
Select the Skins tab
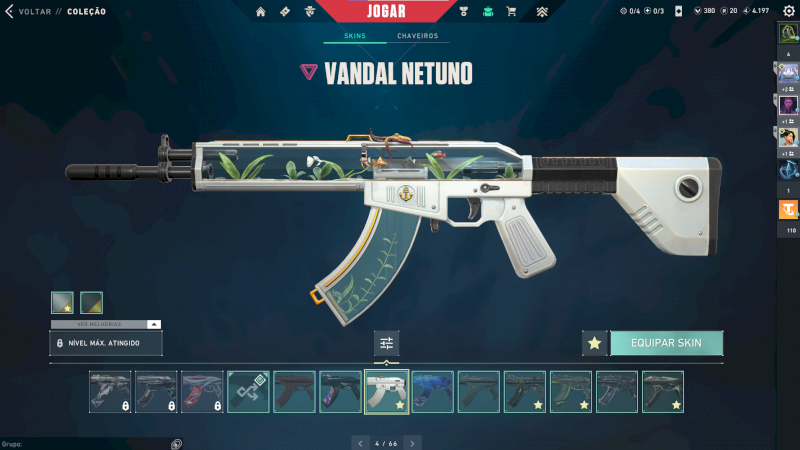pos(355,36)
